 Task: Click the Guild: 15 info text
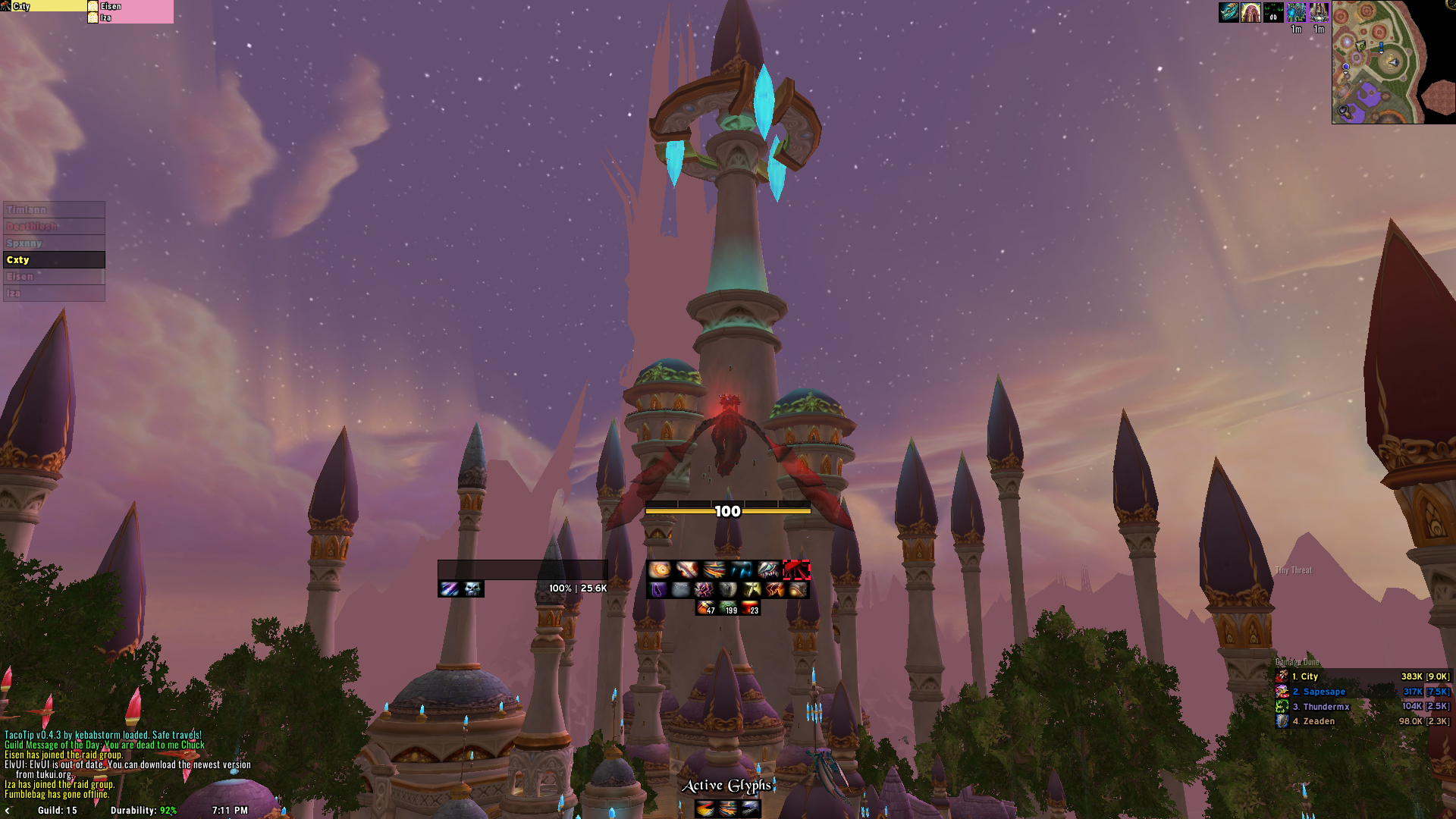click(x=58, y=811)
